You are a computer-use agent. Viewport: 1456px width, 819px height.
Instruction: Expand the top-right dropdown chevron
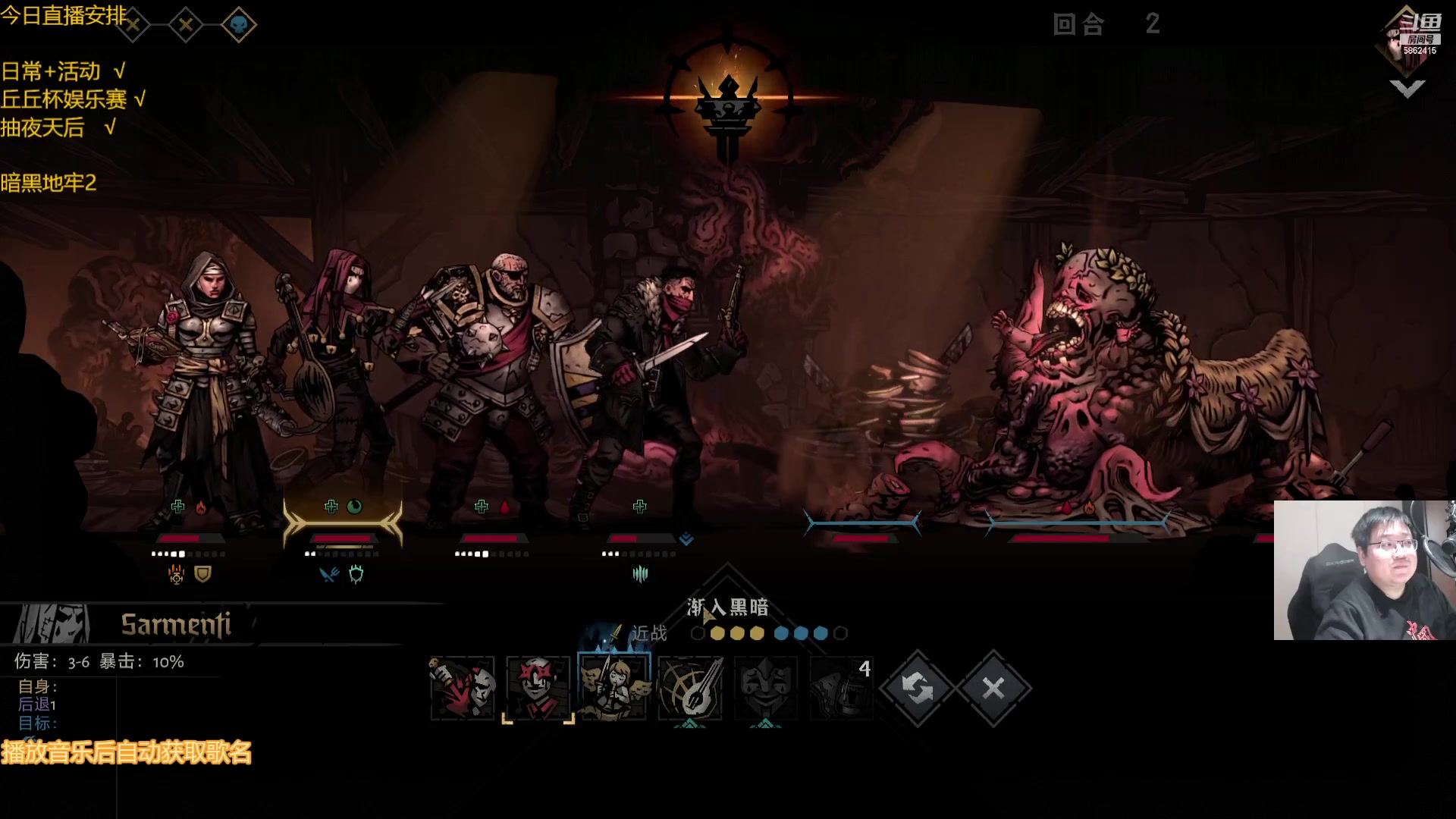coord(1407,89)
